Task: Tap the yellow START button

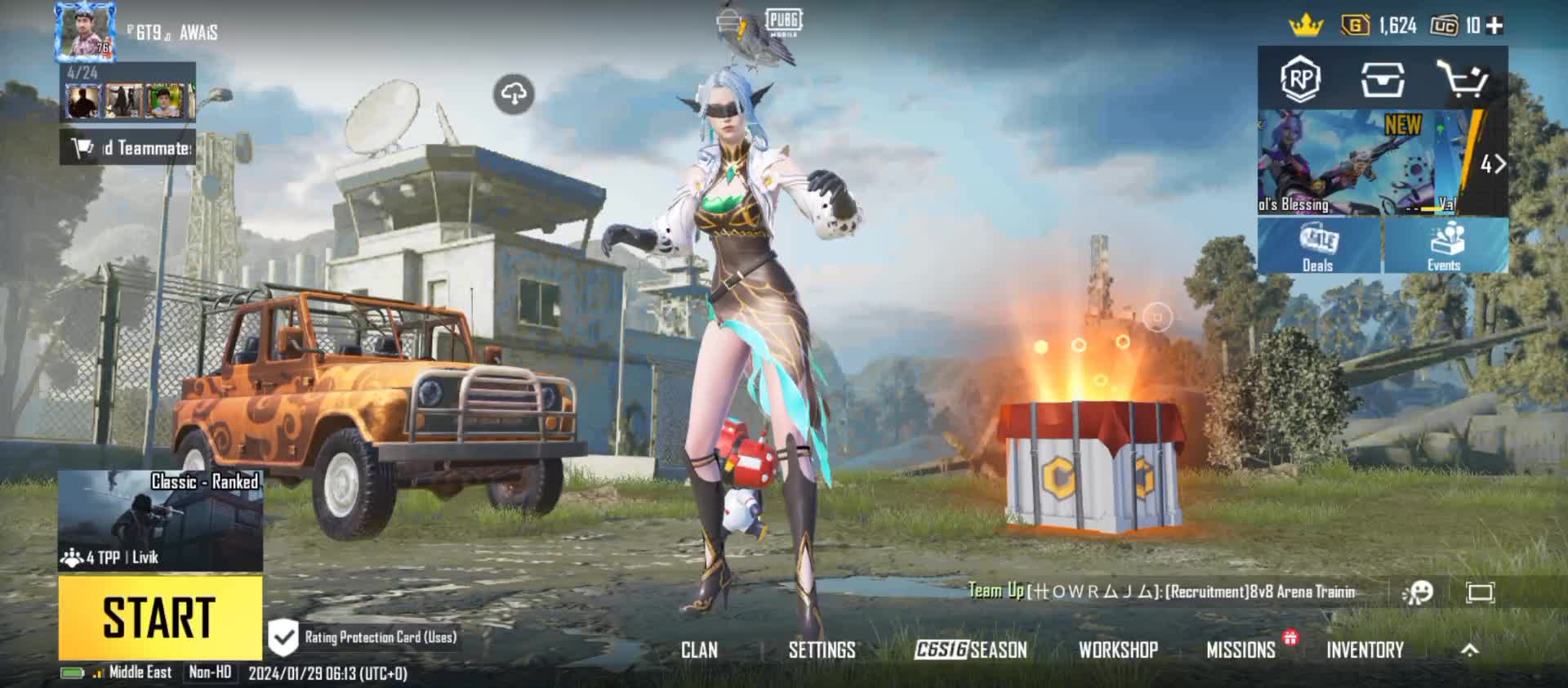Action: 160,618
